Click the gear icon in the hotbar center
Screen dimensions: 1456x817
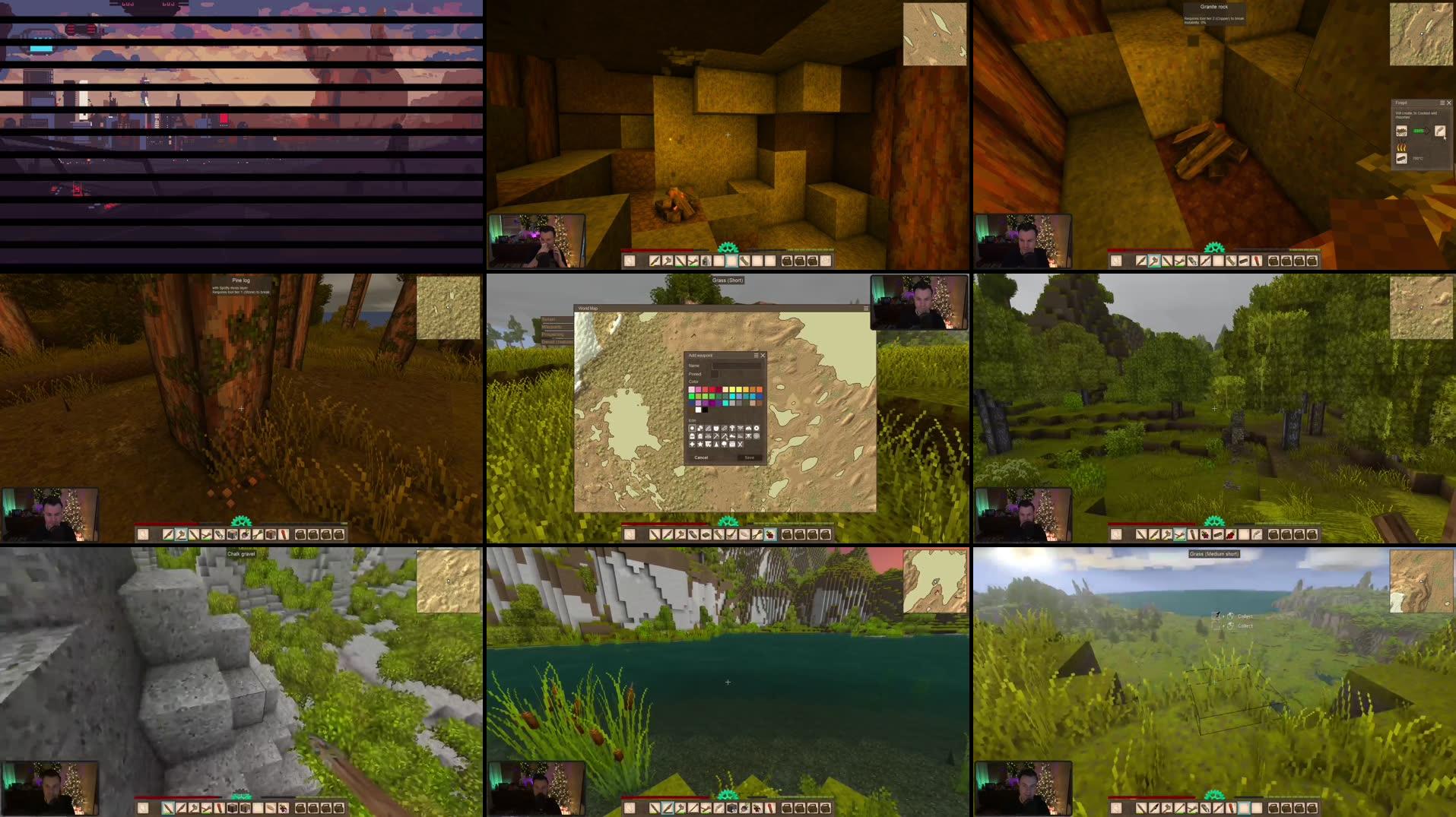point(728,522)
